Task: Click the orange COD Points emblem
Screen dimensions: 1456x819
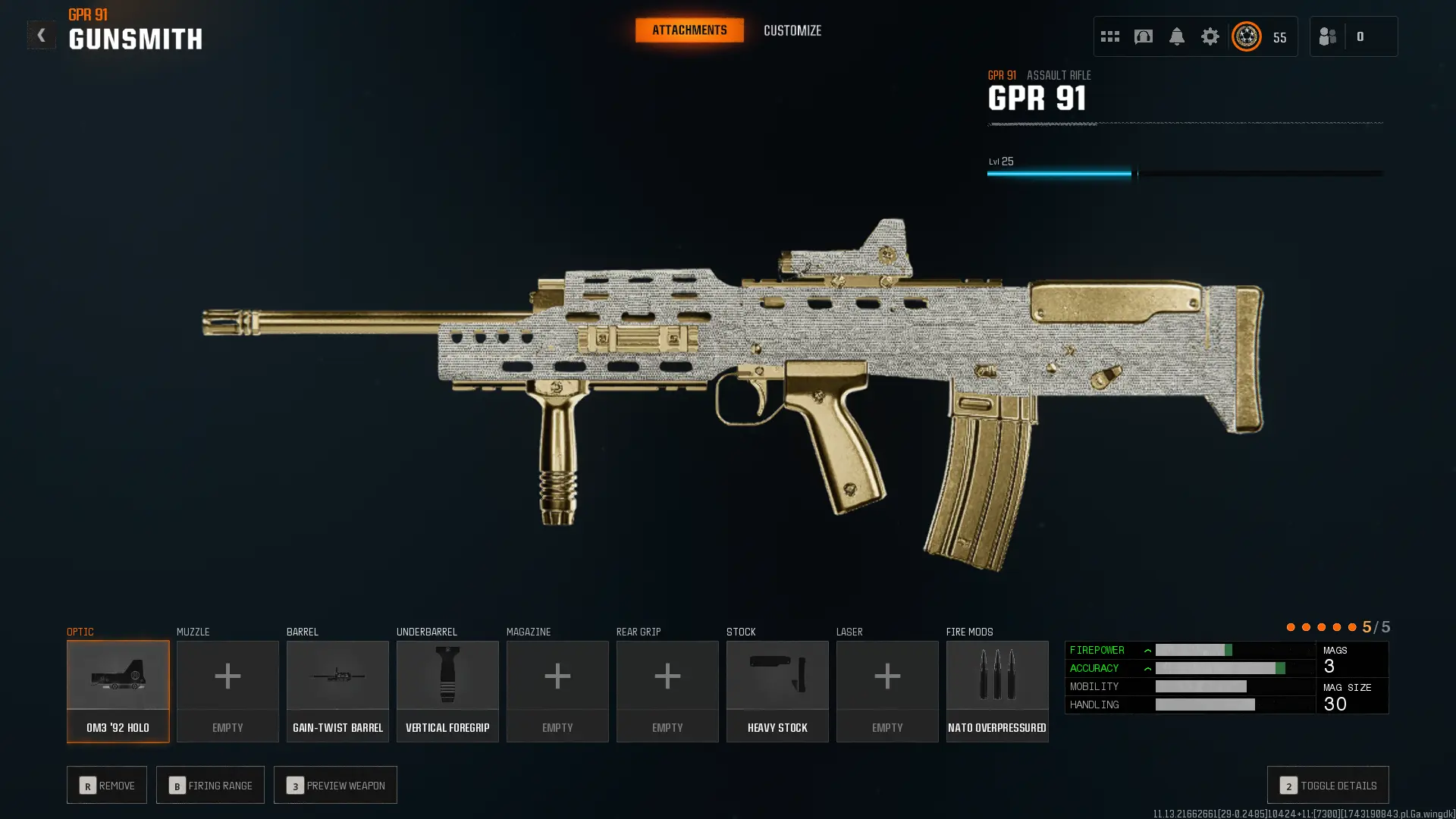Action: (1246, 36)
